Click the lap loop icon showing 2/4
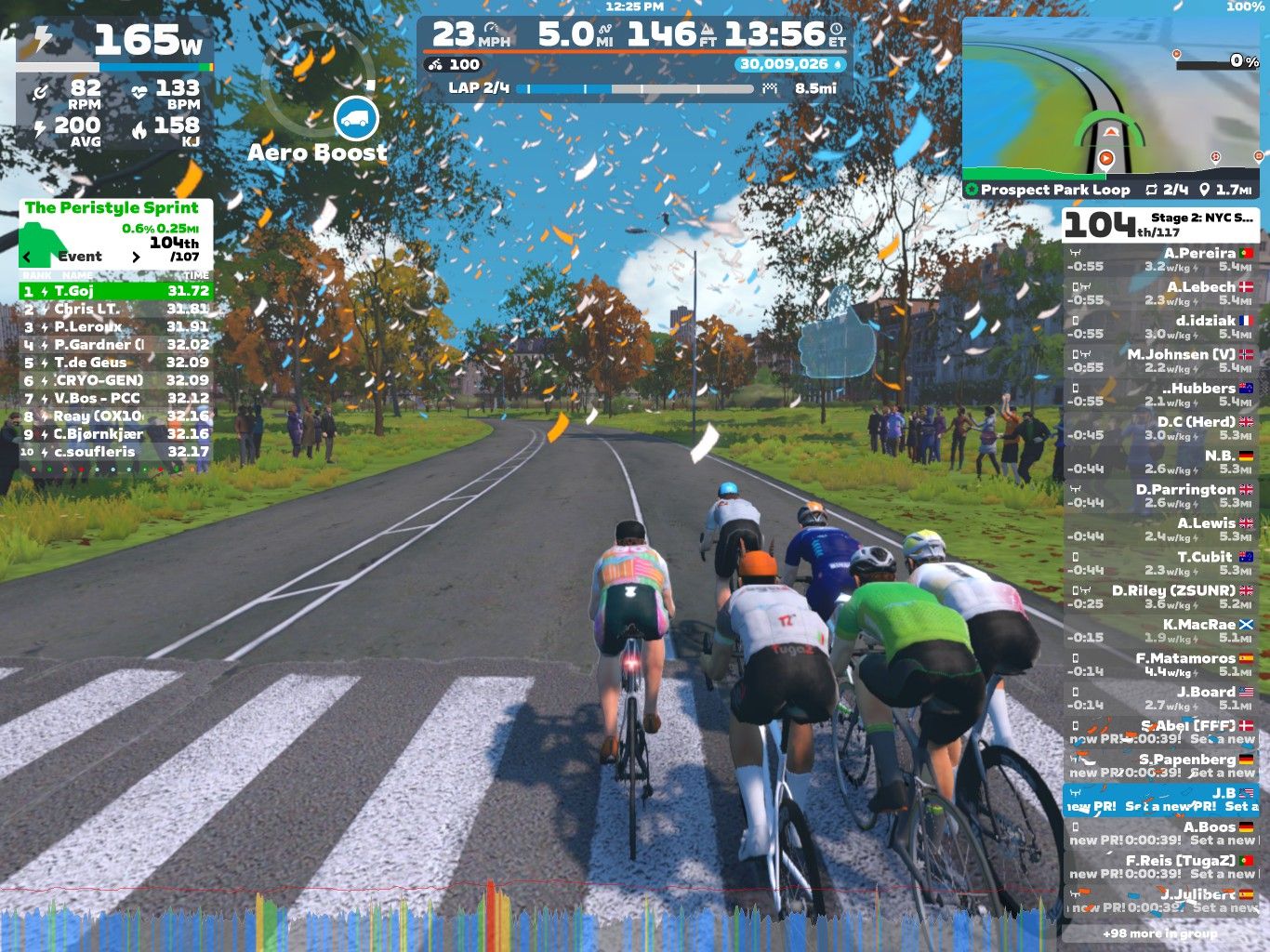This screenshot has height=952, width=1270. coord(1152,189)
